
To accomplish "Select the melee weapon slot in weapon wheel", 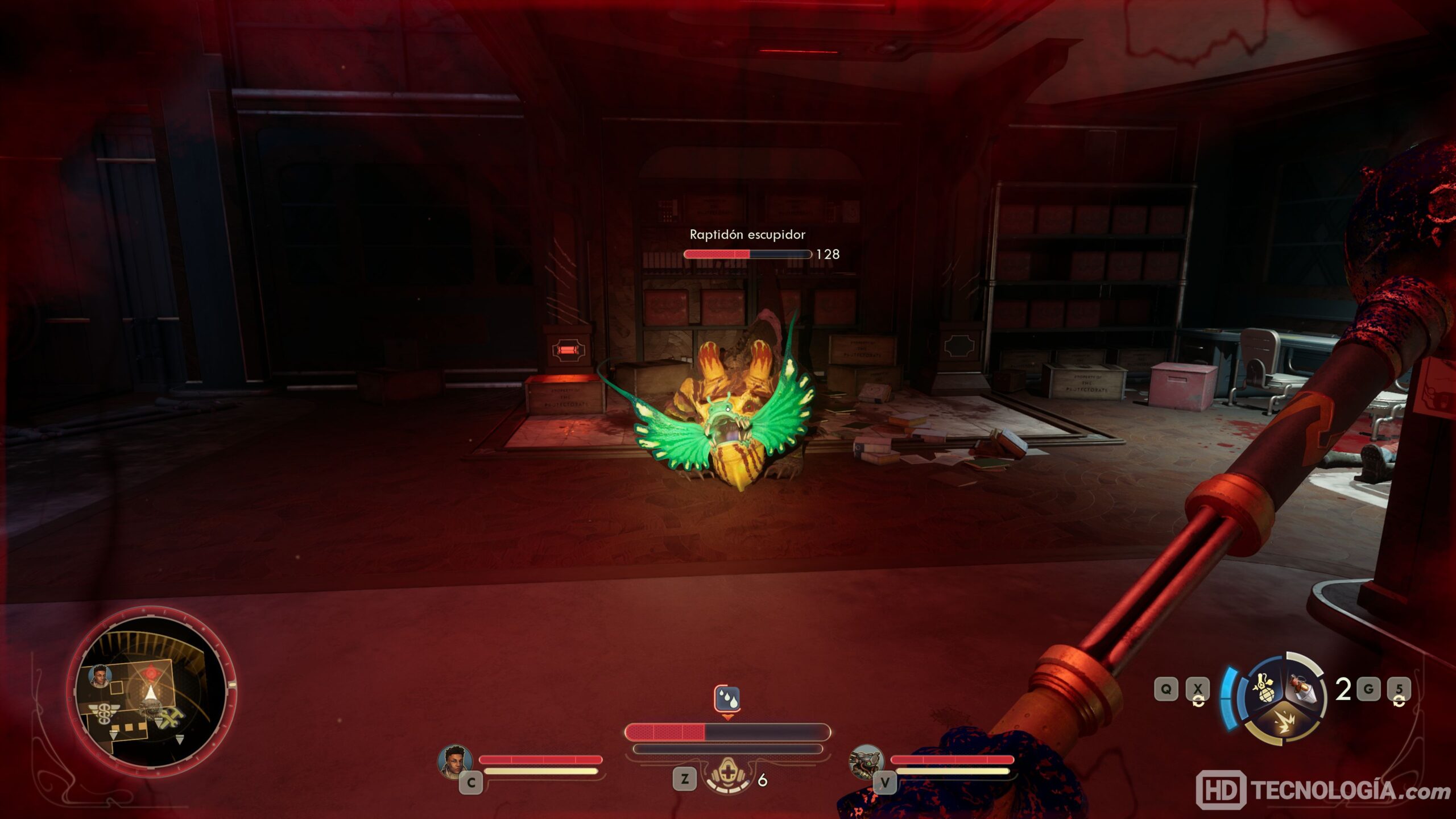I will [1303, 690].
